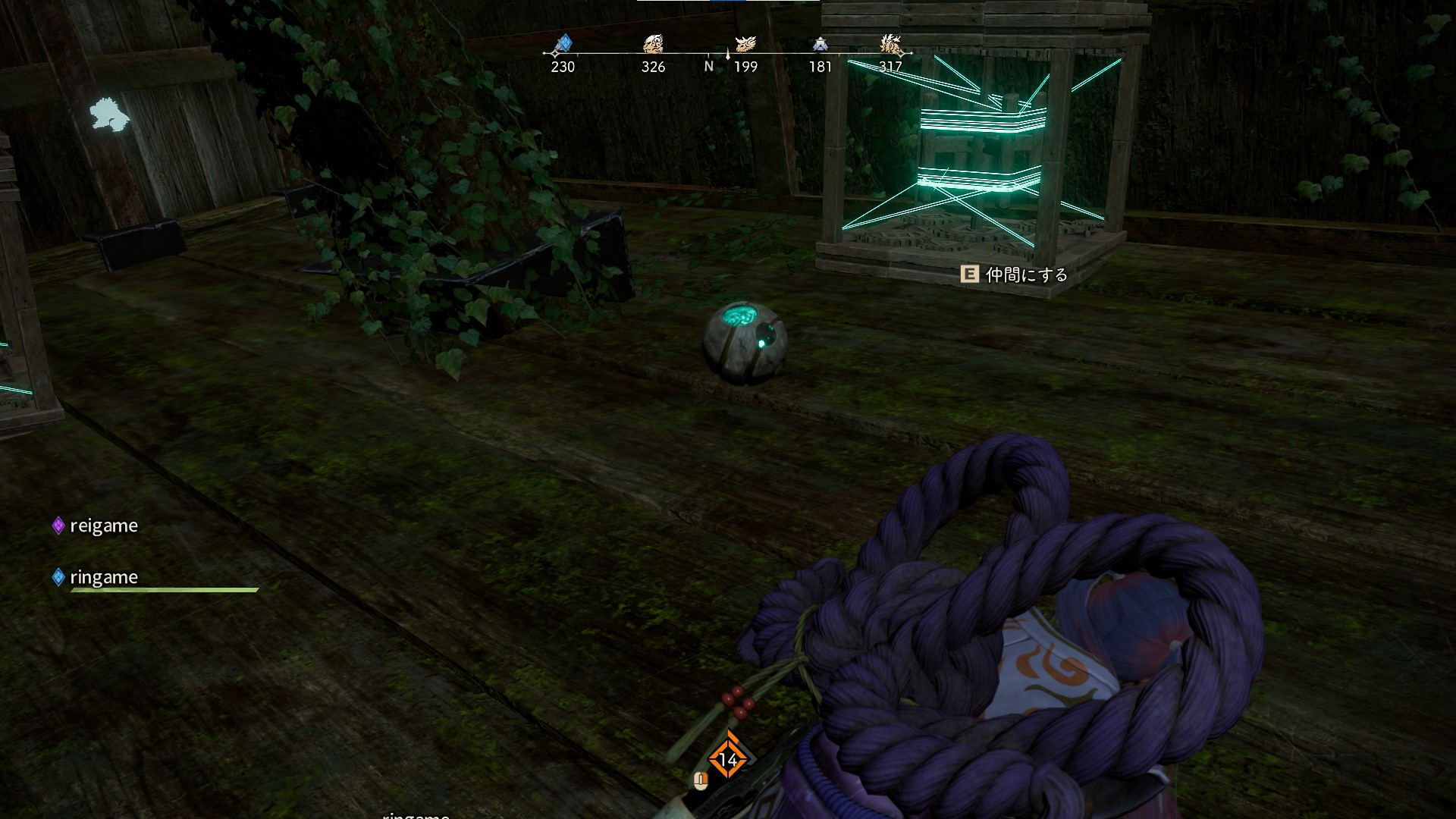Select the camp tent compass marker

pyautogui.click(x=820, y=45)
